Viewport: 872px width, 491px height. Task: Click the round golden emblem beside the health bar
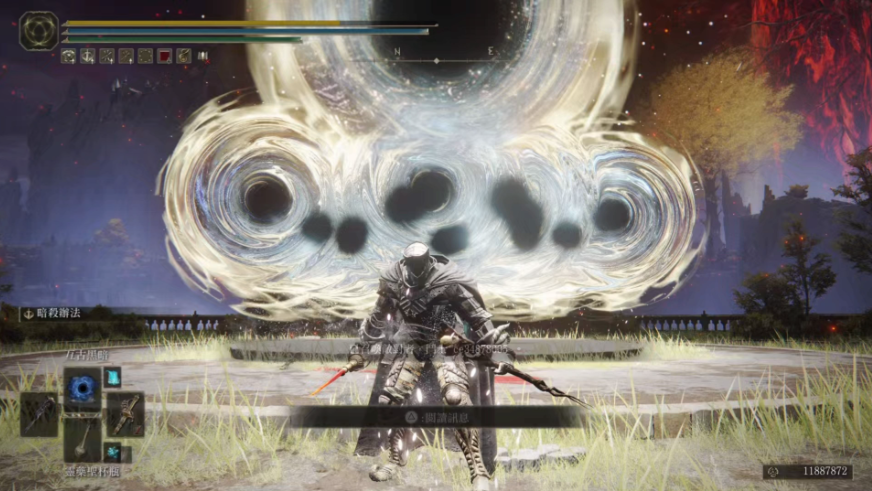click(38, 31)
